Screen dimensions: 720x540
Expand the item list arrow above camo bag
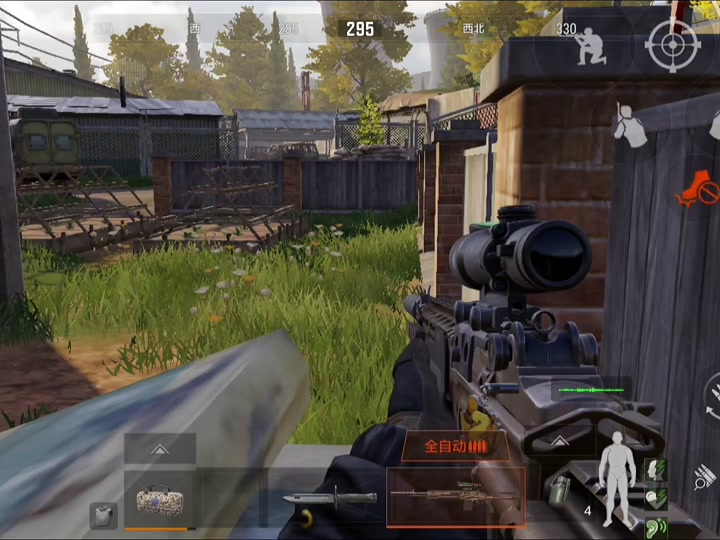pos(160,448)
